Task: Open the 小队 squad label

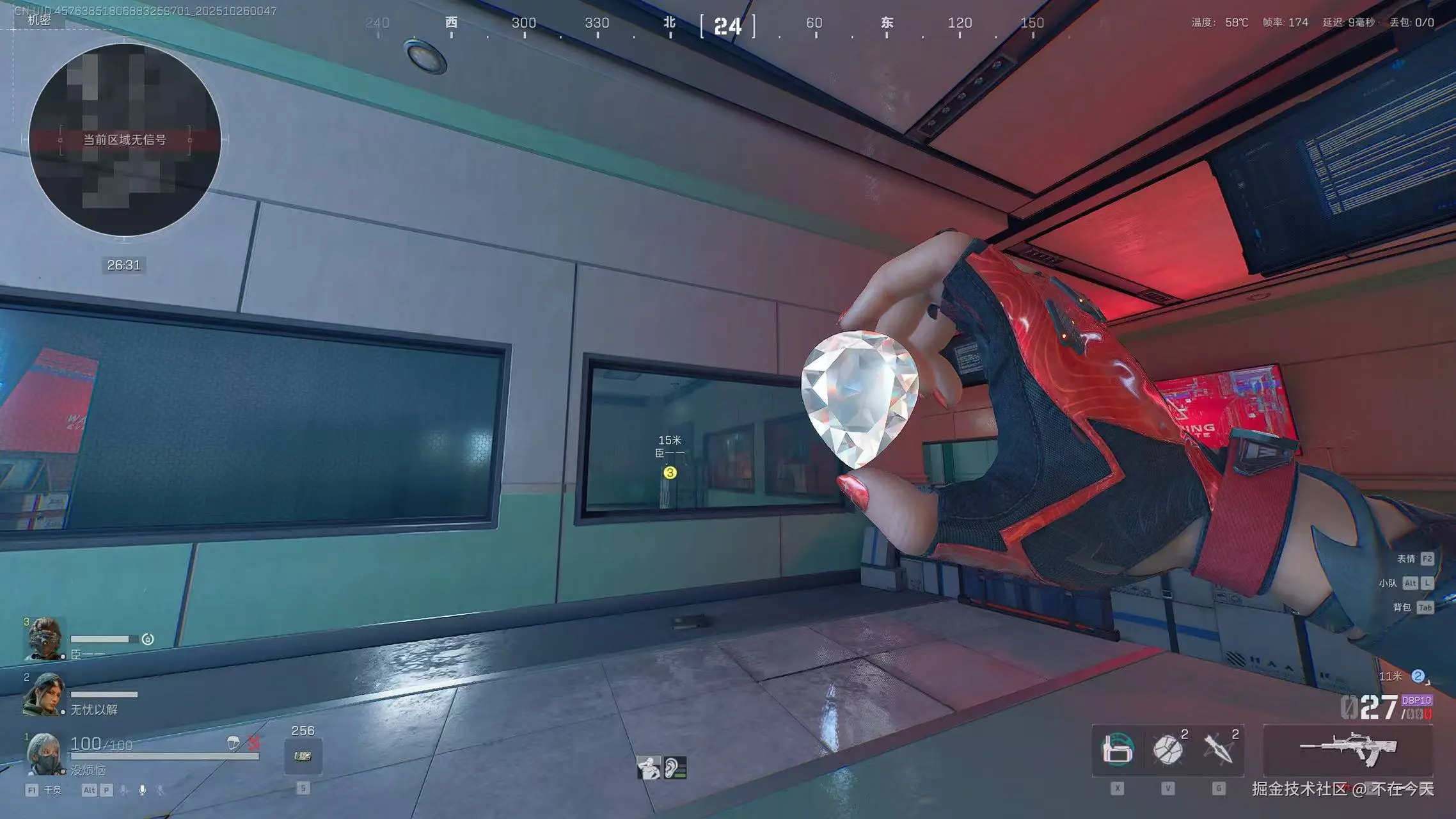Action: click(x=1388, y=583)
